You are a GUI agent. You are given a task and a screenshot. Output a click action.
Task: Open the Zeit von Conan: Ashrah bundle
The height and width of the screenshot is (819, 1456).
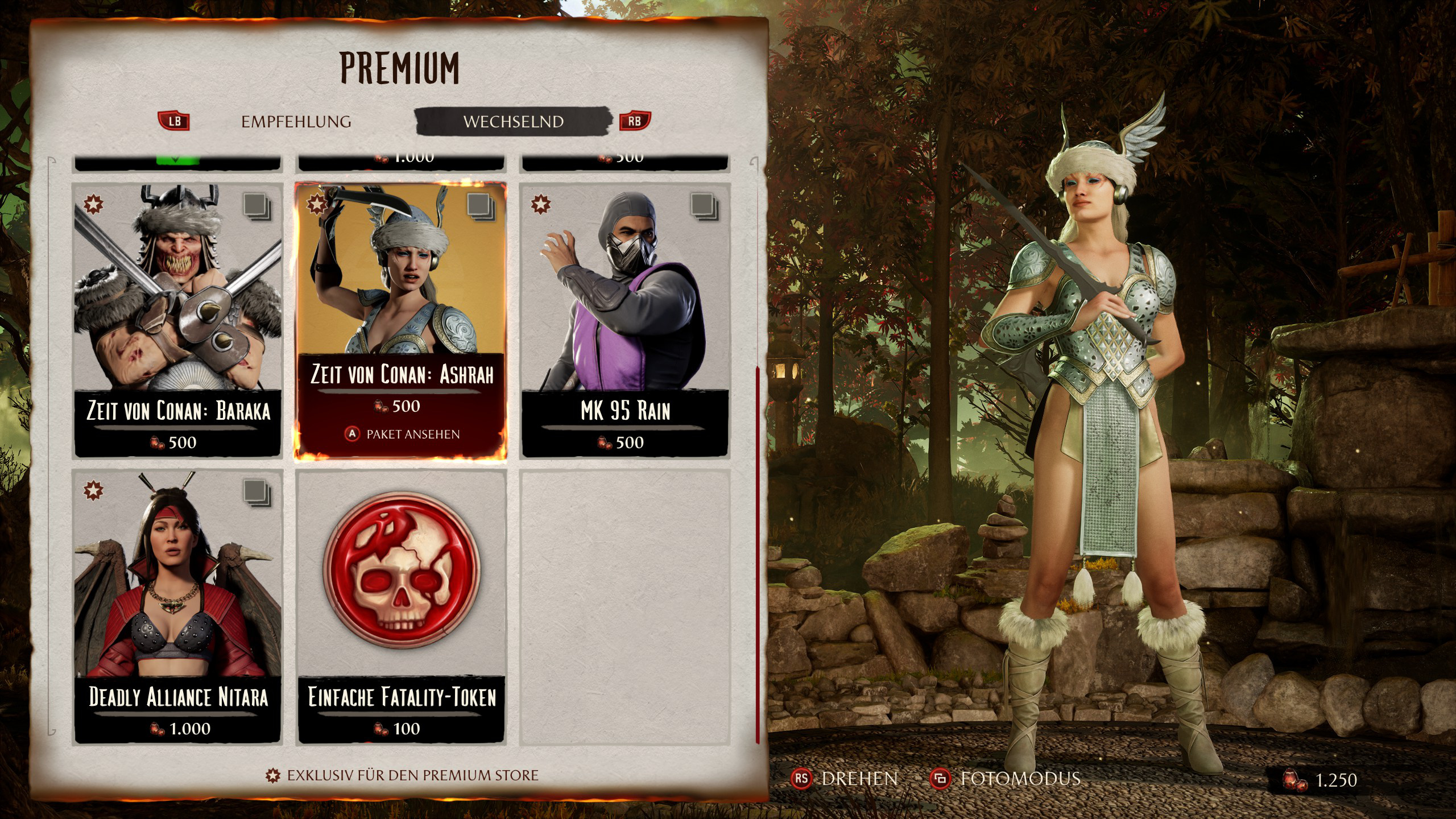pyautogui.click(x=401, y=320)
